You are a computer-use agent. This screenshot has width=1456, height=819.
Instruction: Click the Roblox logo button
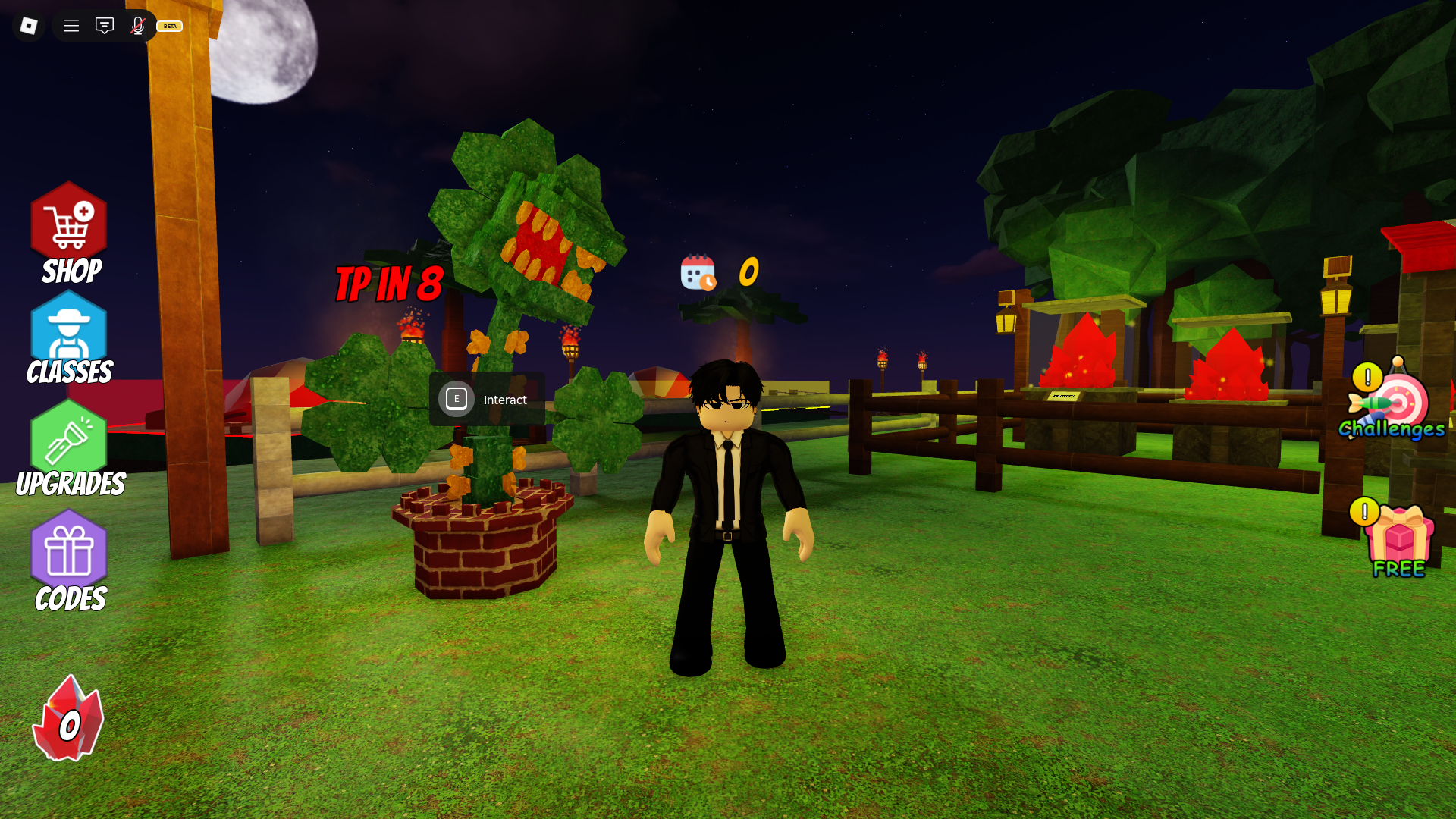click(x=28, y=25)
